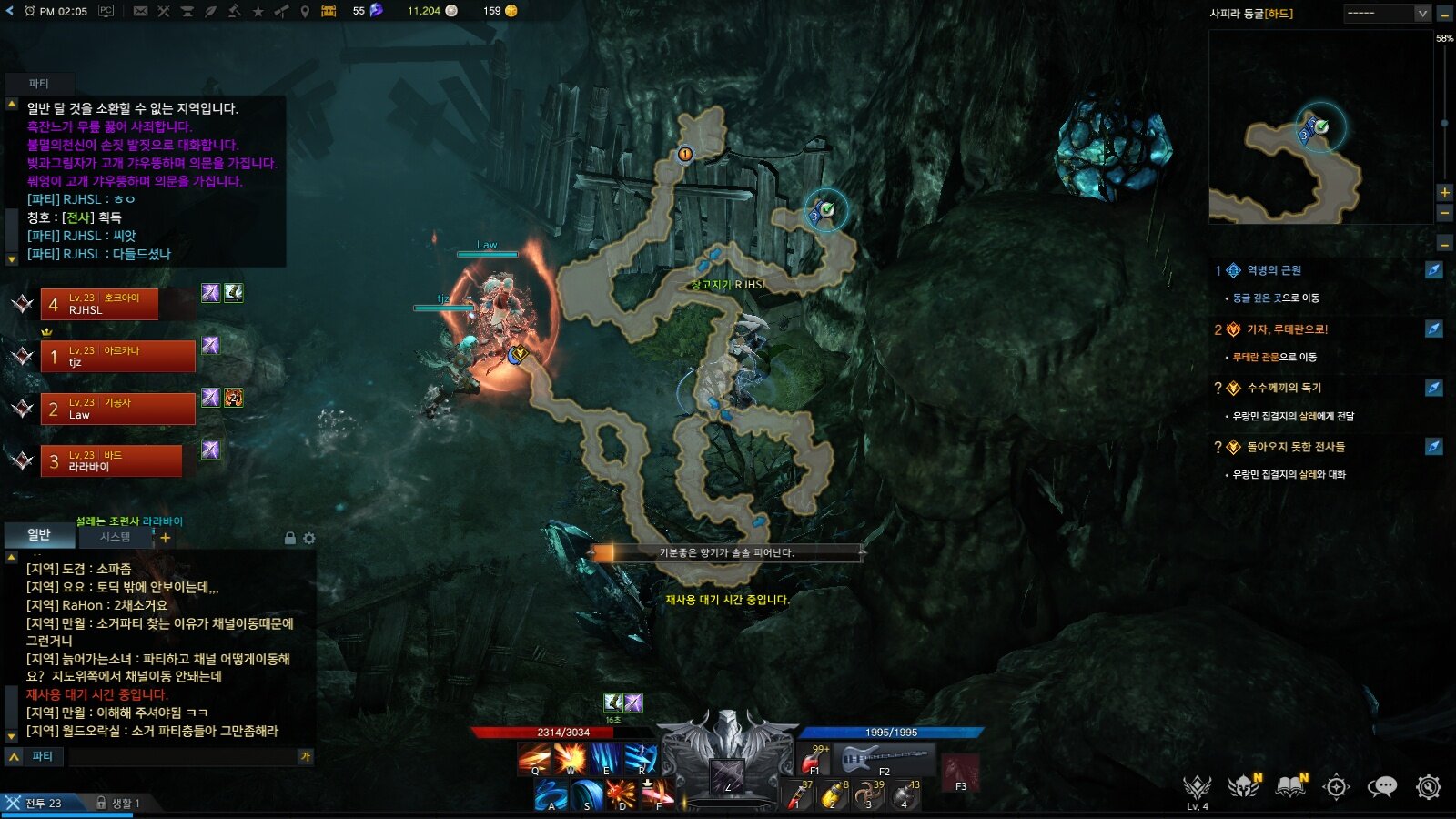Select party member 라라바이's frame
The image size is (1456, 819).
point(111,460)
